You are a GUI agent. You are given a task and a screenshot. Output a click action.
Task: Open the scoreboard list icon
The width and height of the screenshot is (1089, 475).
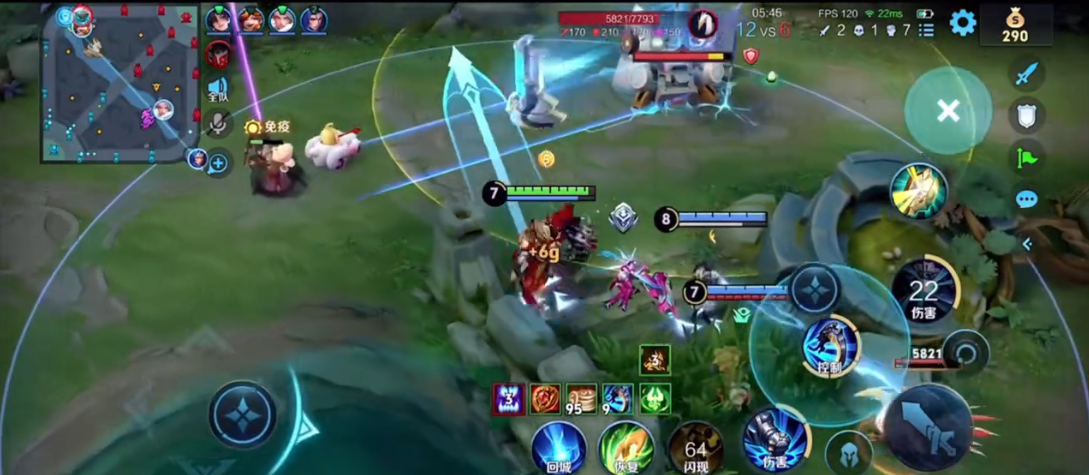click(x=927, y=30)
